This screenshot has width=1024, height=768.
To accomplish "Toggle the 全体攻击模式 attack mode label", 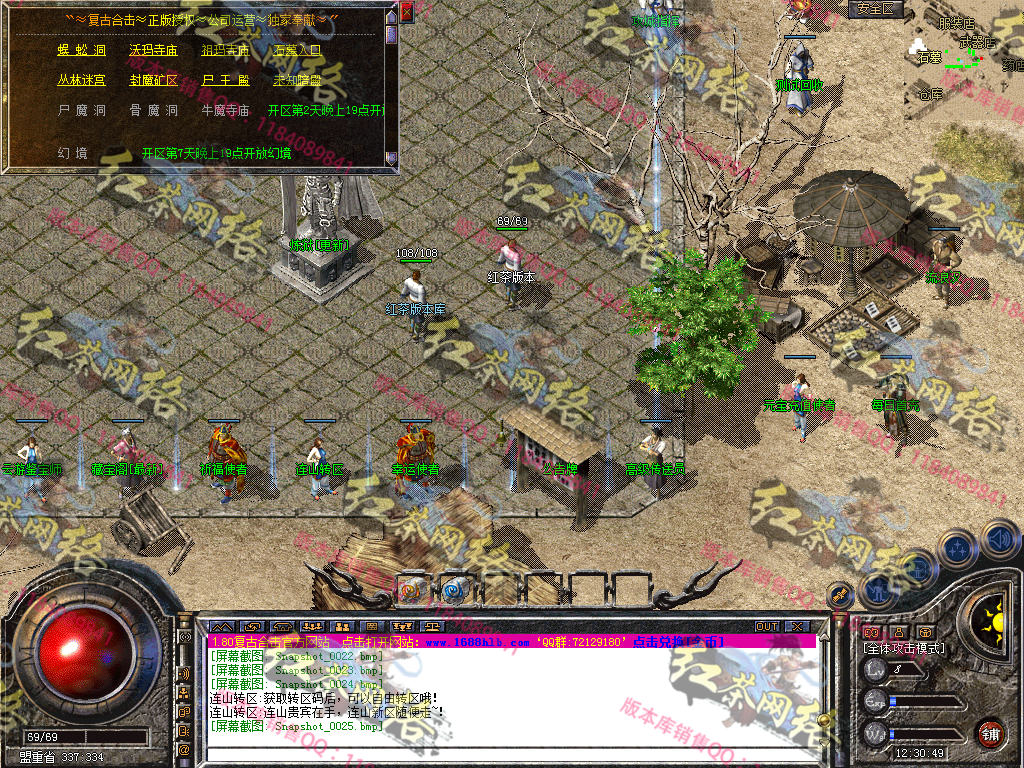I will click(904, 648).
